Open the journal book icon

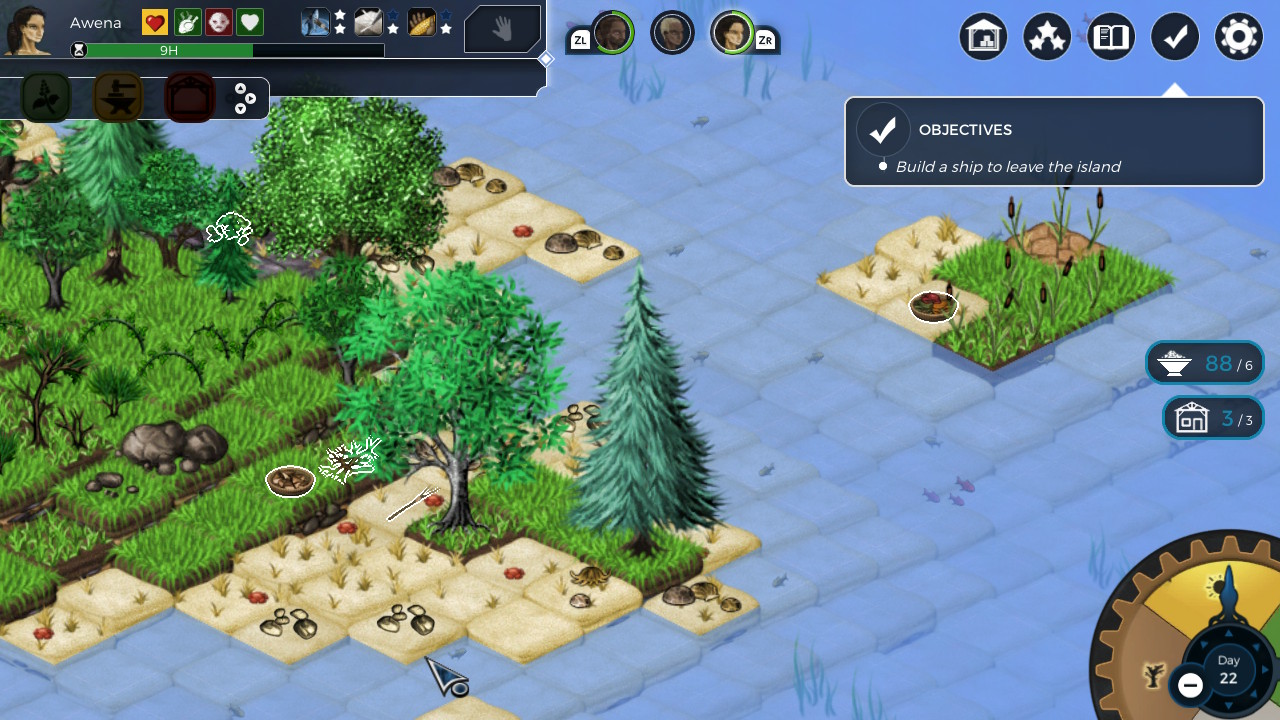click(x=1111, y=36)
